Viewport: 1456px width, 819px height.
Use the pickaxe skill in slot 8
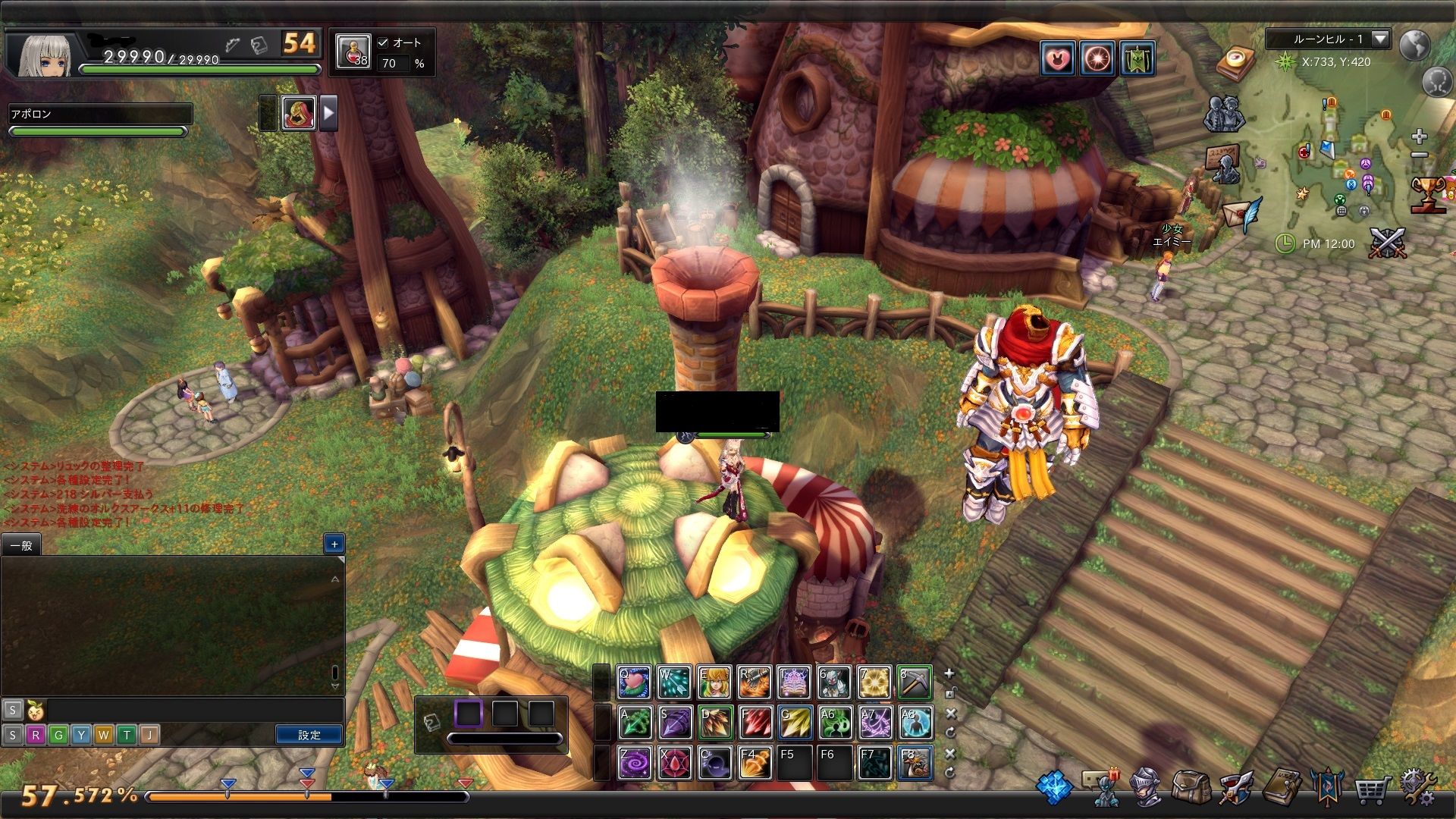(914, 682)
